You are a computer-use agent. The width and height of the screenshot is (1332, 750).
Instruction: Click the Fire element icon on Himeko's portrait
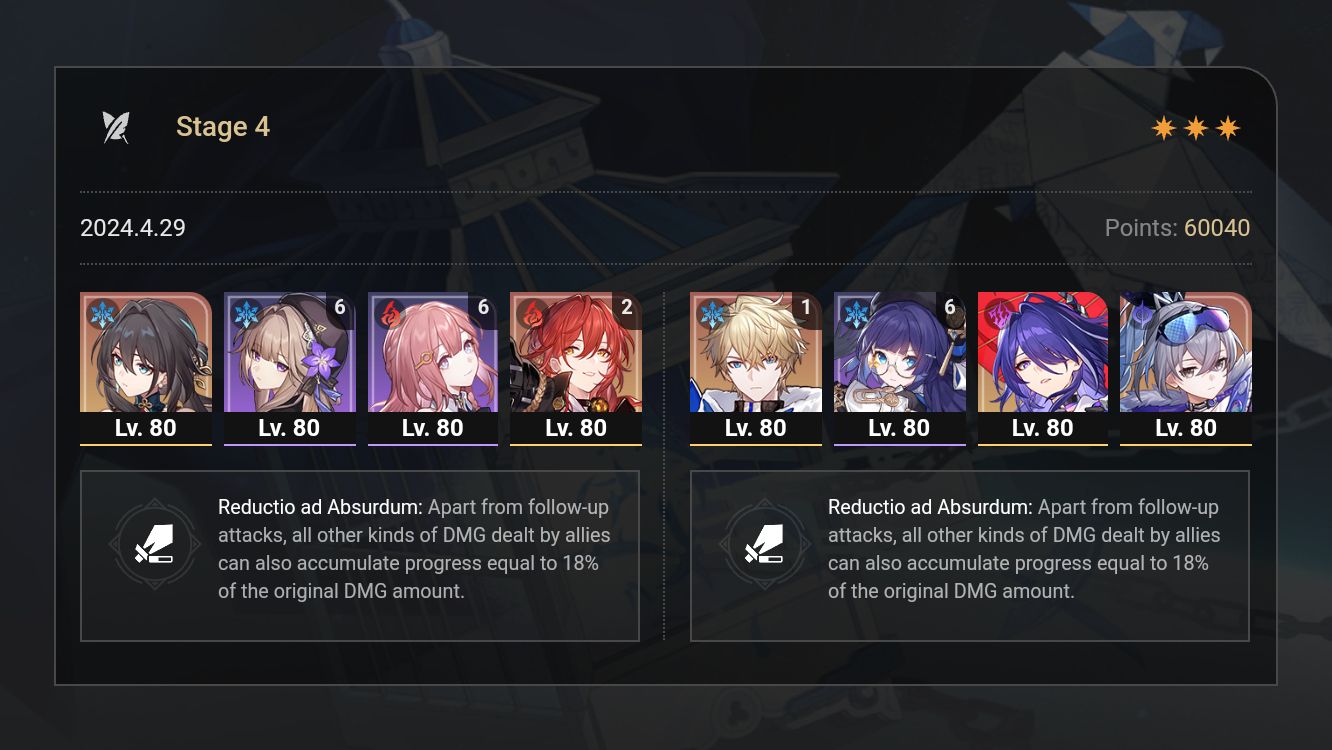pyautogui.click(x=531, y=312)
